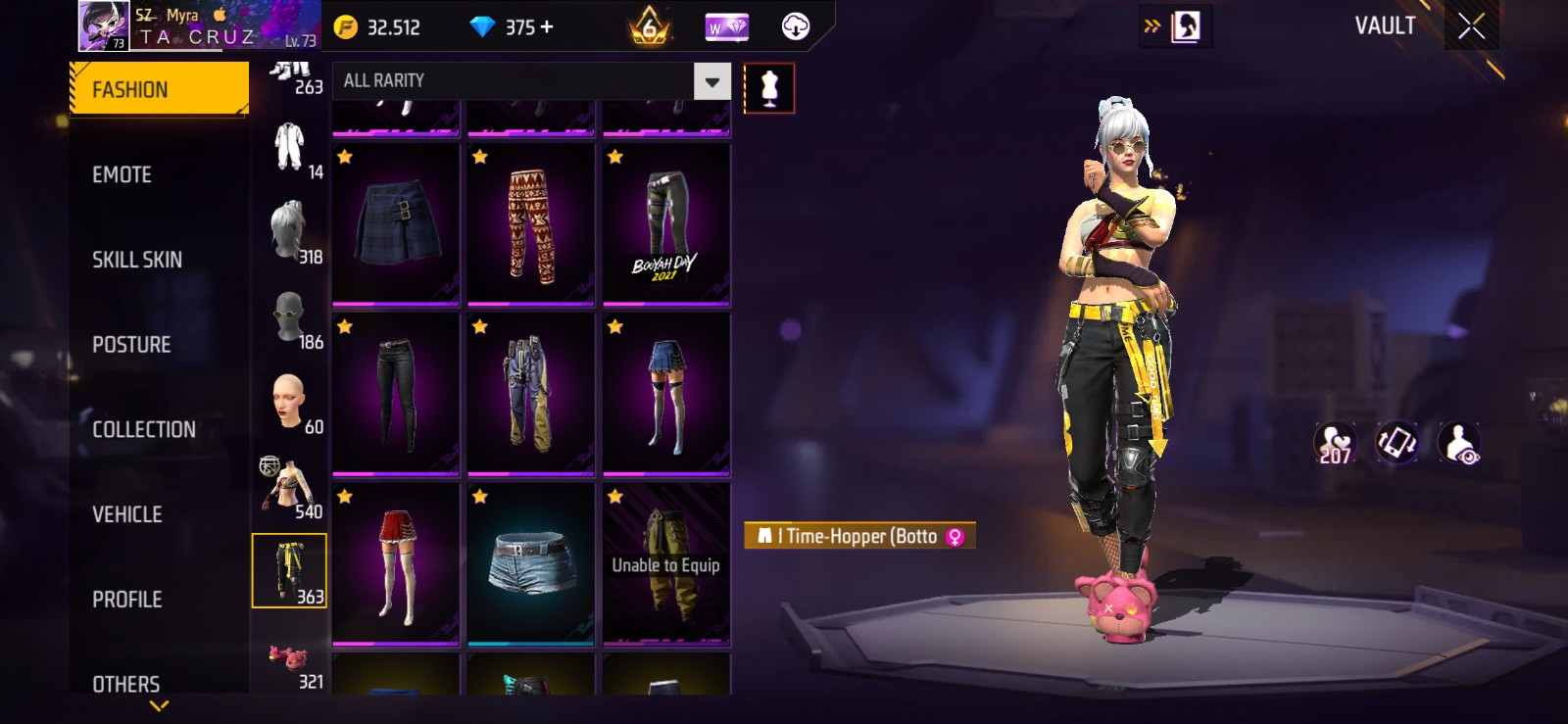Open the Vehicle tab
The image size is (1568, 724).
pyautogui.click(x=127, y=514)
